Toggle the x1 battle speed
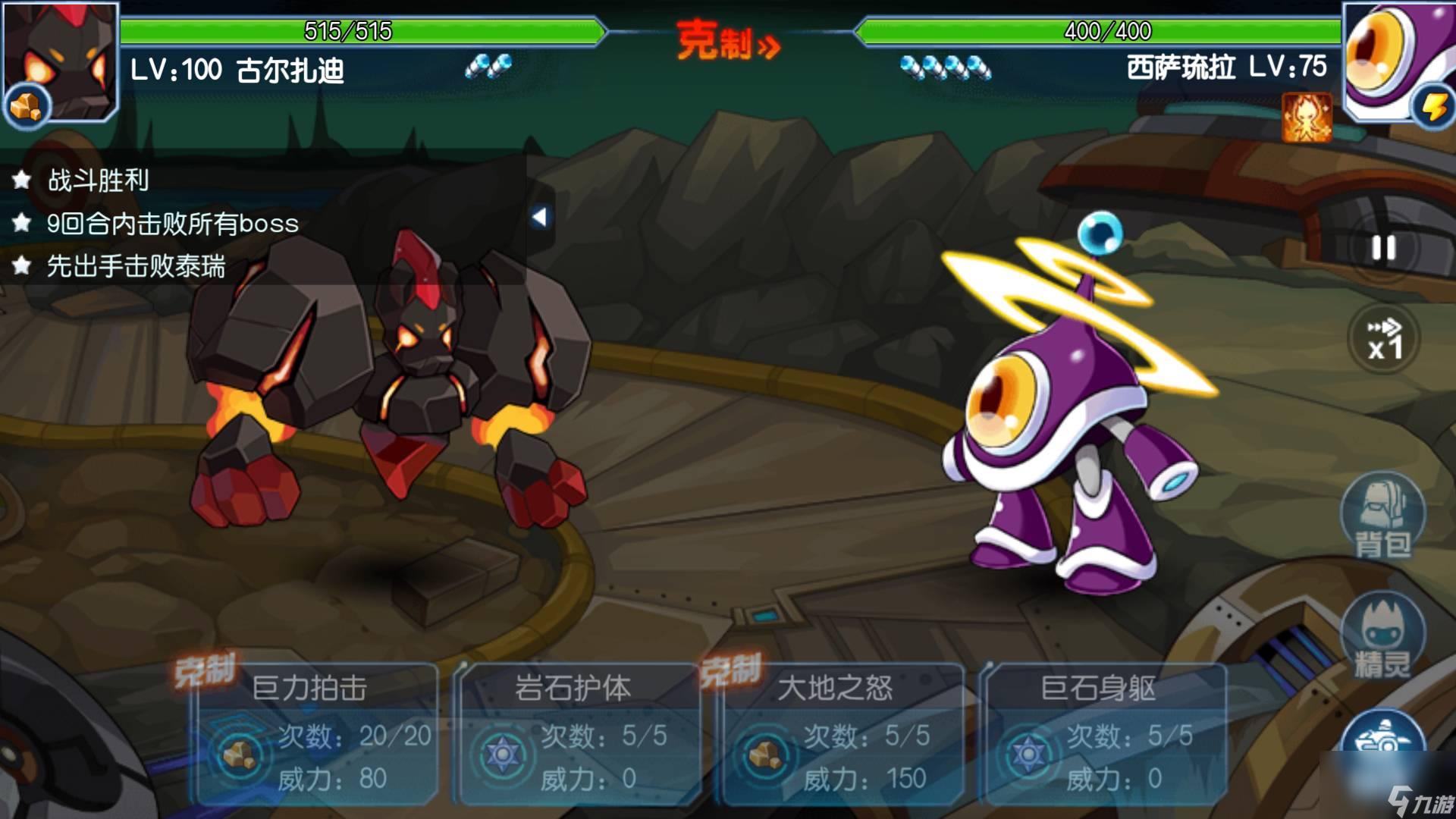This screenshot has width=1456, height=819. click(1384, 339)
